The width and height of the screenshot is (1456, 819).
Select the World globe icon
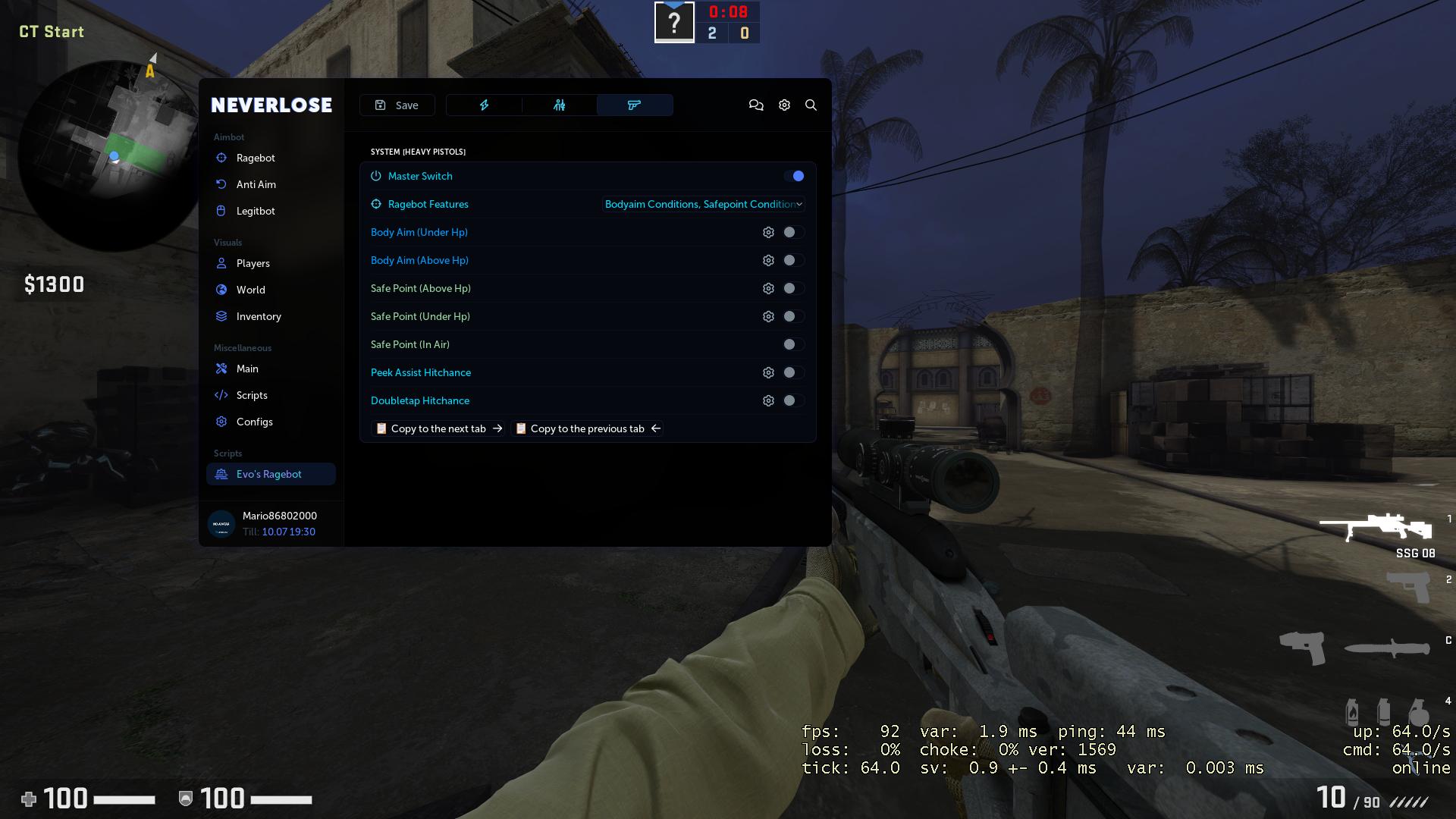(x=221, y=290)
